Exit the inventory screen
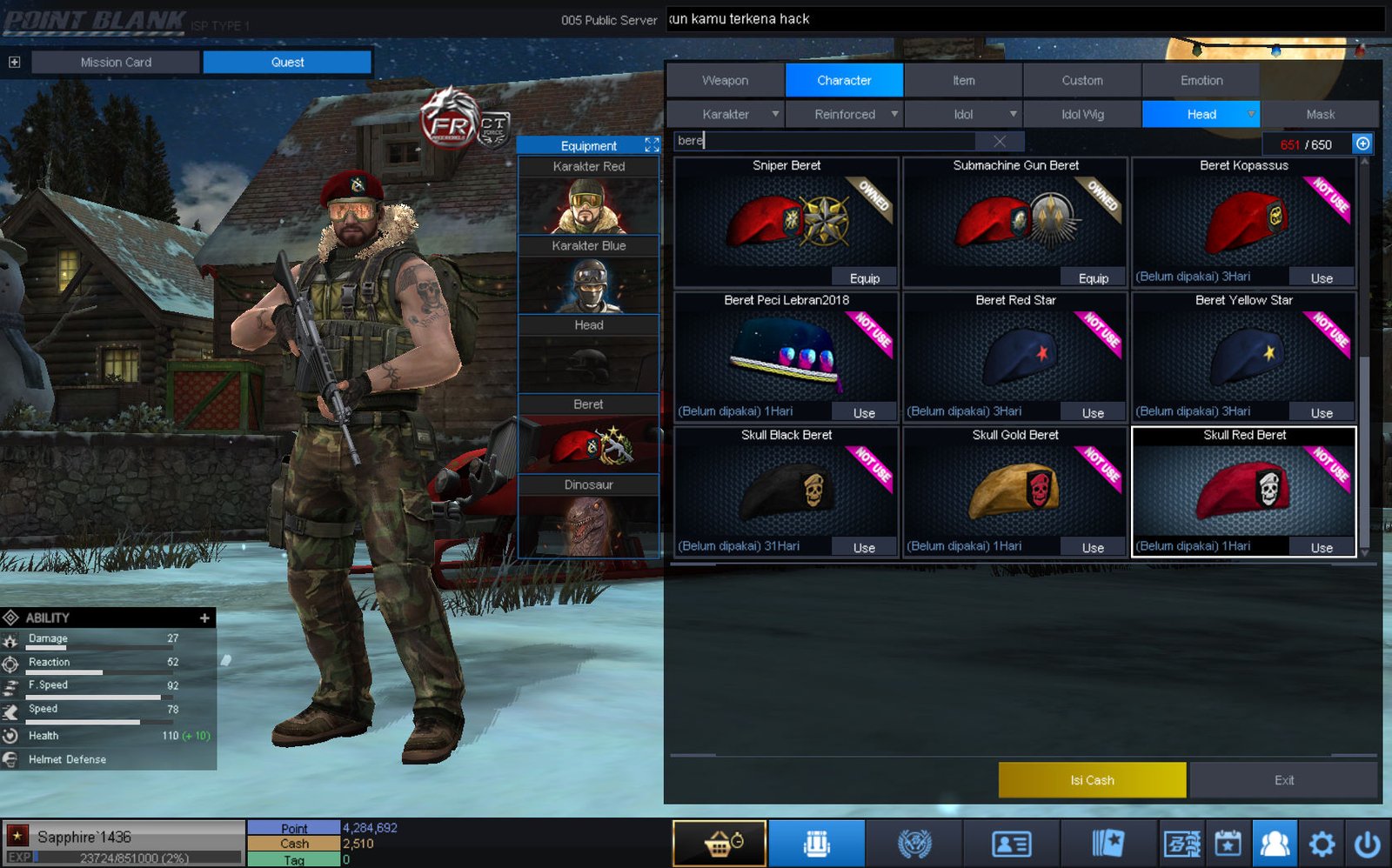Image resolution: width=1392 pixels, height=868 pixels. 1284,780
